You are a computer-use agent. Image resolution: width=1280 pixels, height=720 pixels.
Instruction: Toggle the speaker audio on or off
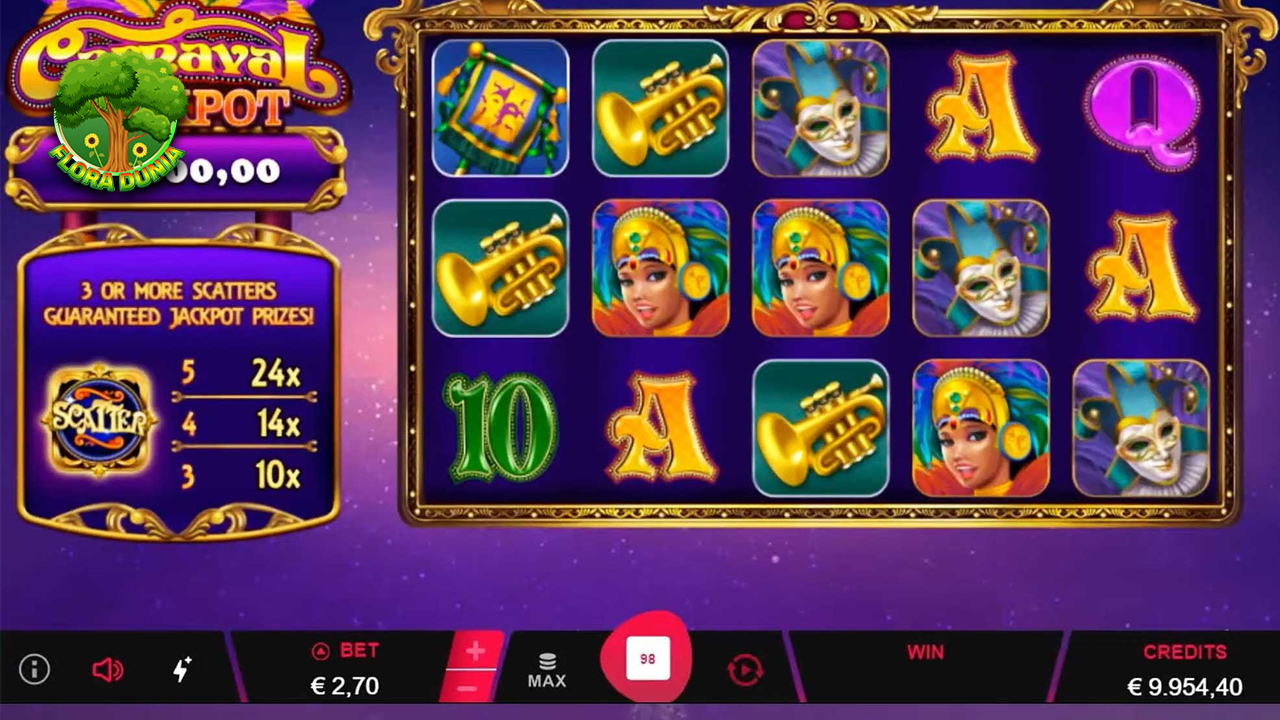click(108, 670)
